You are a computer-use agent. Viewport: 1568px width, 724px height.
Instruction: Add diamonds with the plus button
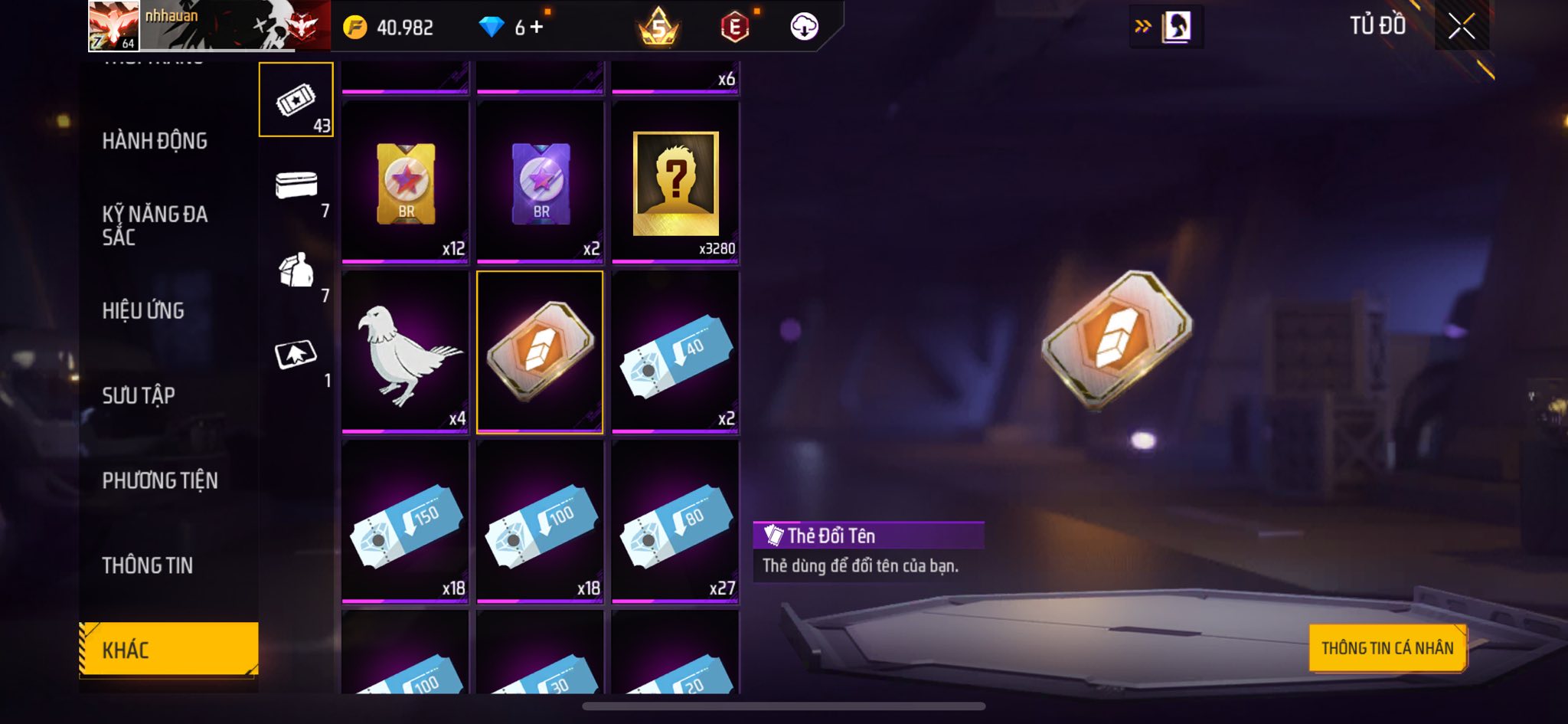click(x=537, y=28)
